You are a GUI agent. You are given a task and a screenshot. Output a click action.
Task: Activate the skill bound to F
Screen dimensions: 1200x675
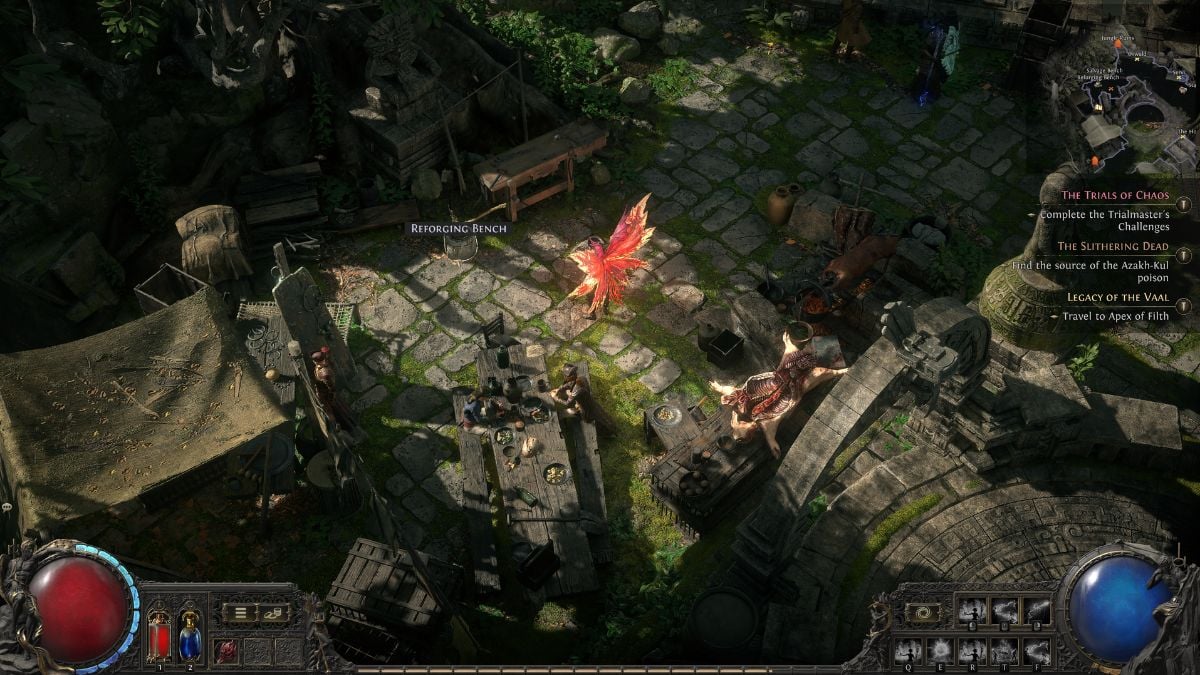tap(1036, 651)
